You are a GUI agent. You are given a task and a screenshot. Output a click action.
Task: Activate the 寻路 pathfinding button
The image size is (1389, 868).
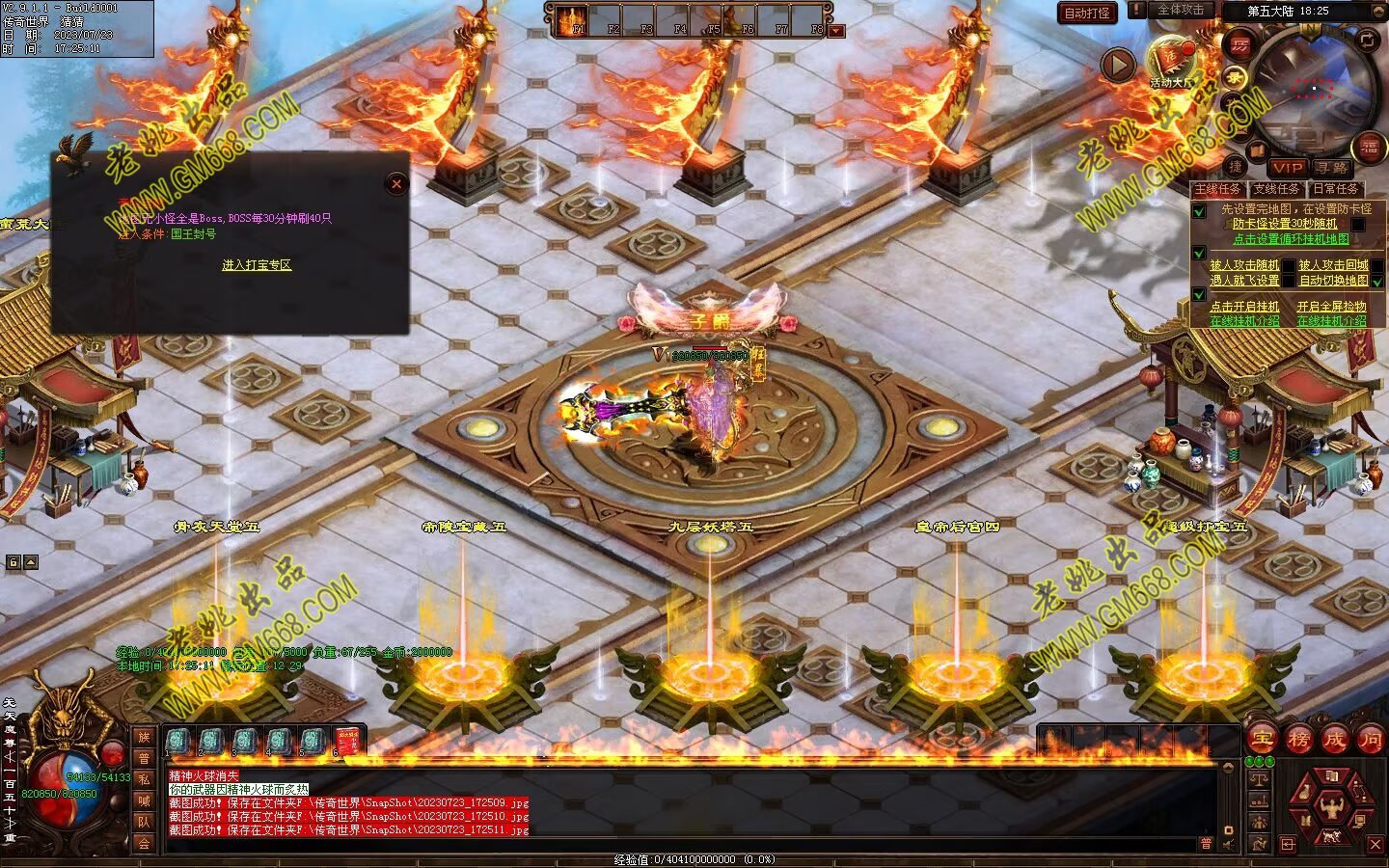[1332, 168]
